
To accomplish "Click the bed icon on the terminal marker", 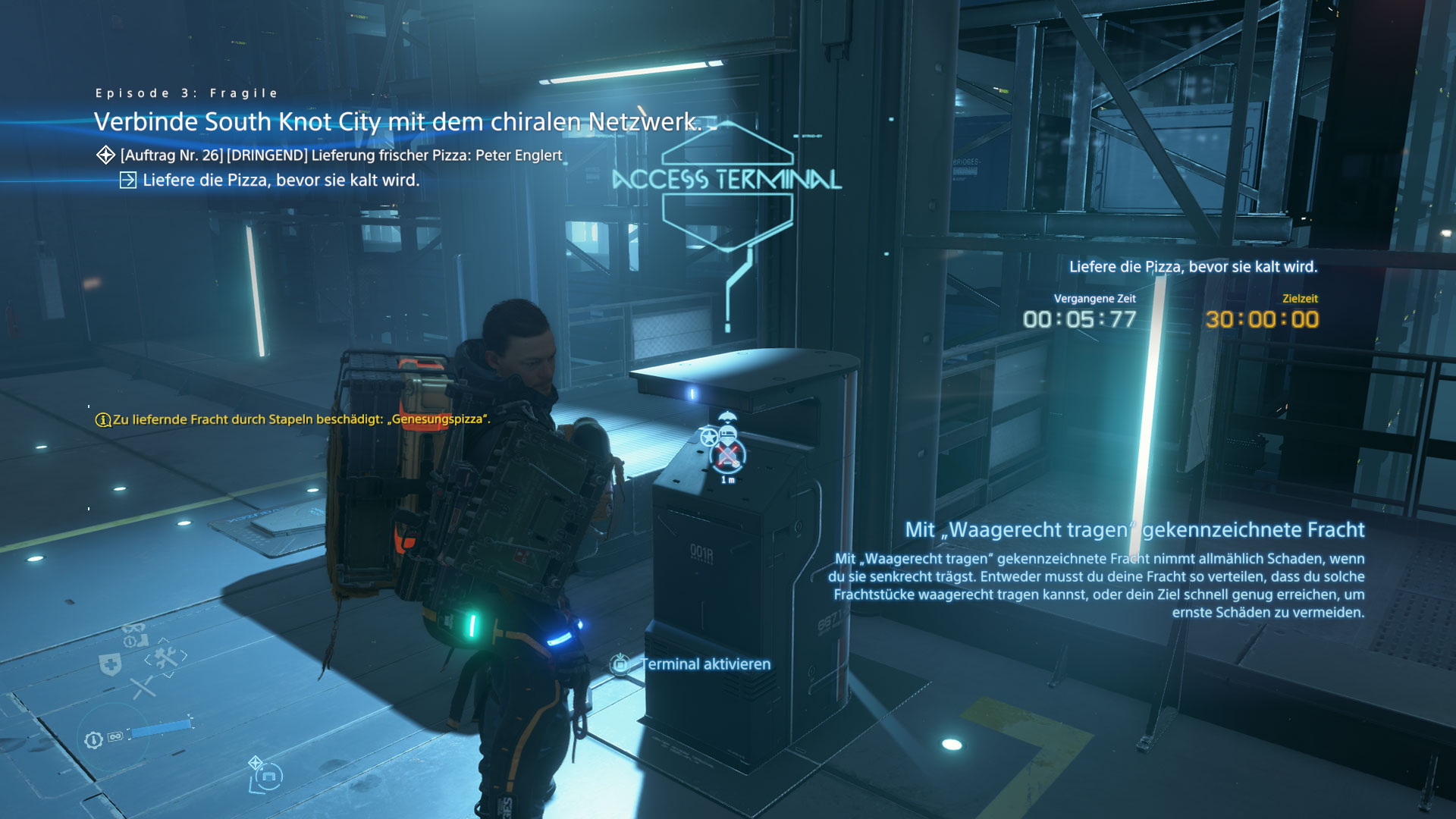I will click(x=728, y=435).
